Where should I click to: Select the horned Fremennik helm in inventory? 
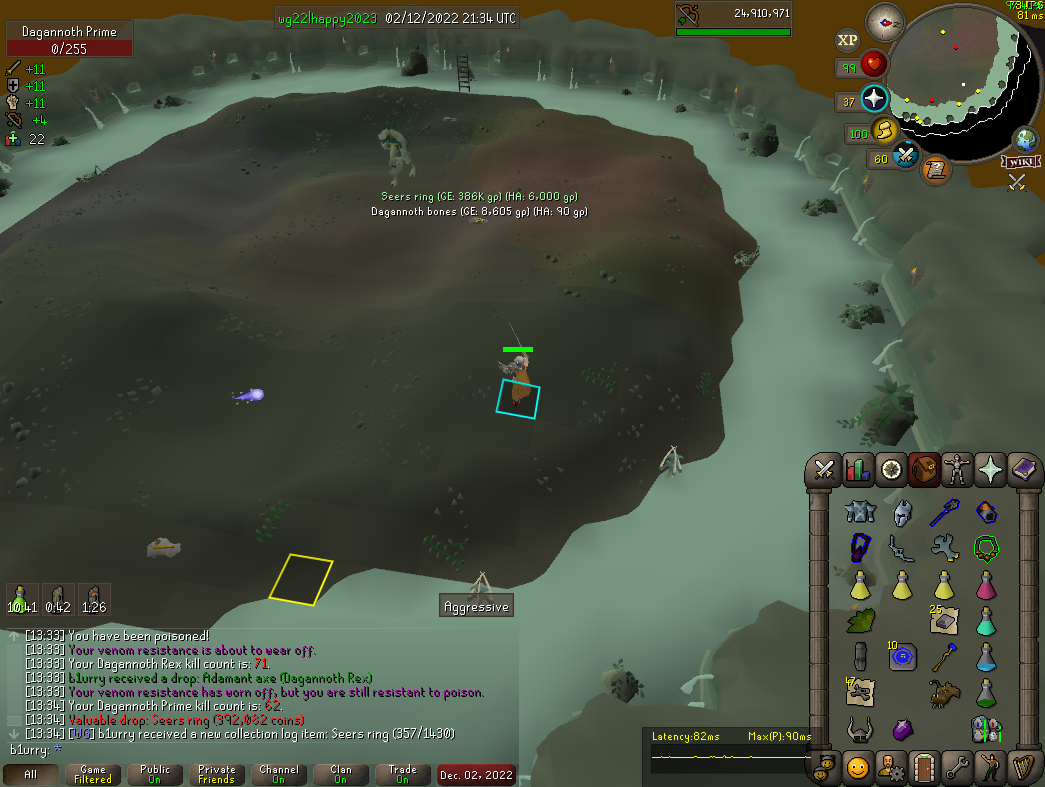[859, 729]
